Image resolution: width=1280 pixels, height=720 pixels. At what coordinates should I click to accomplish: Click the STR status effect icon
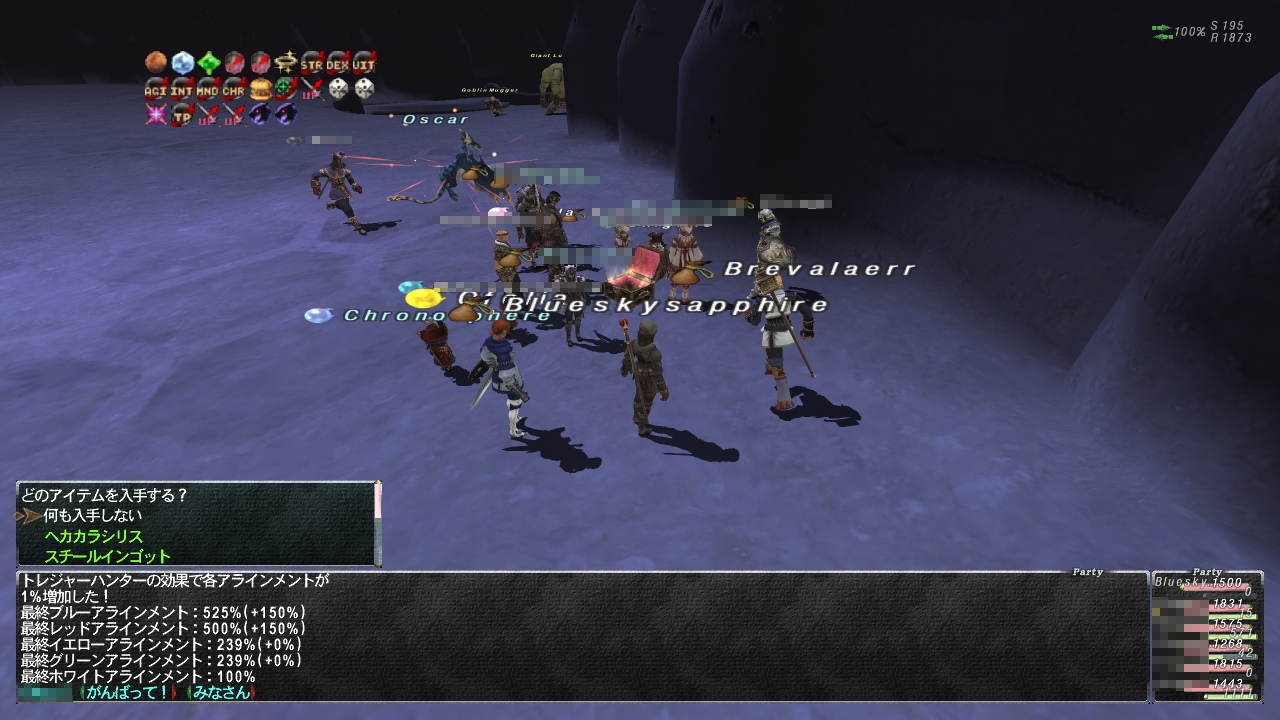click(312, 62)
